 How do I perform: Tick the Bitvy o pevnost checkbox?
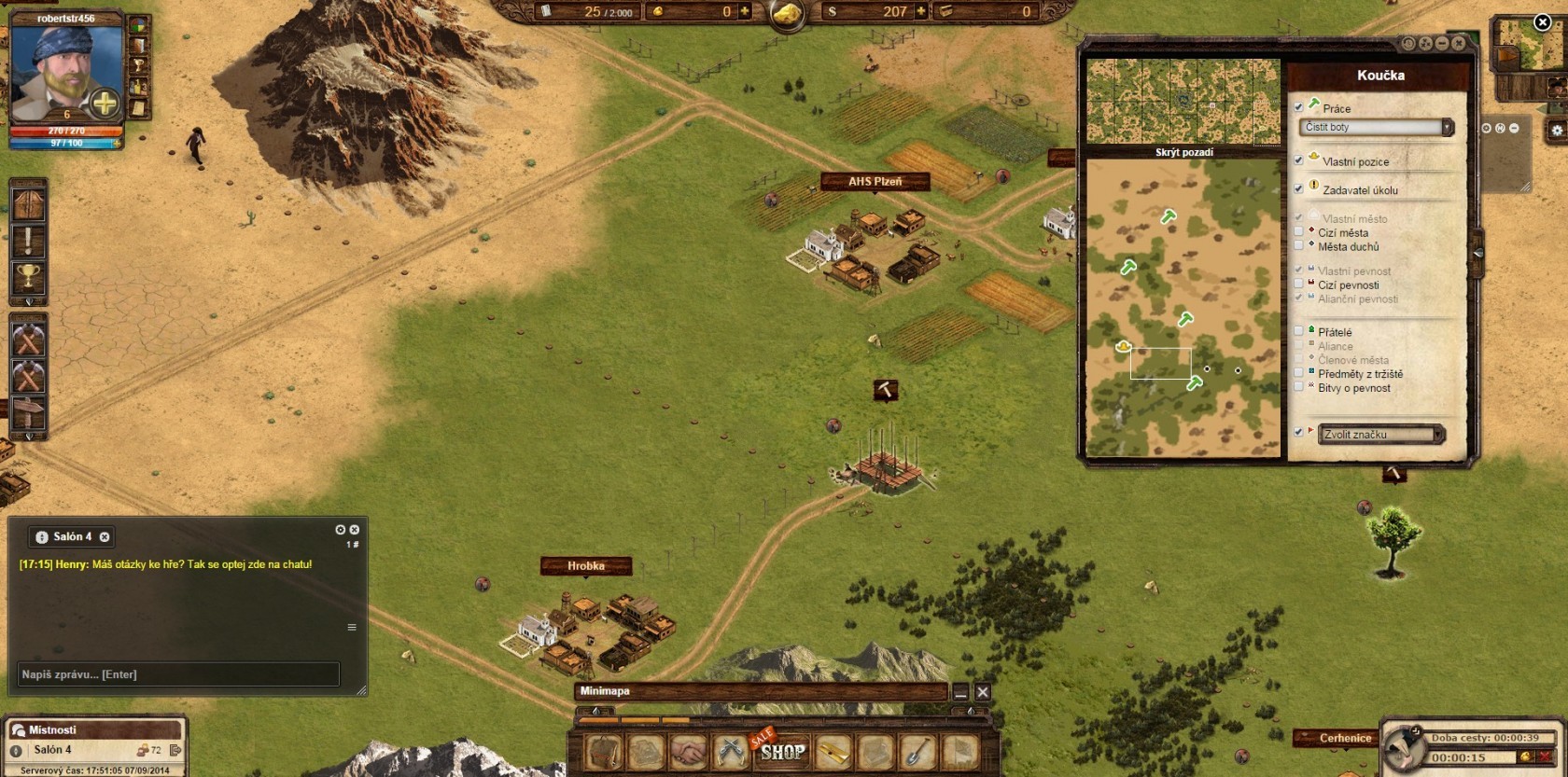(1298, 387)
